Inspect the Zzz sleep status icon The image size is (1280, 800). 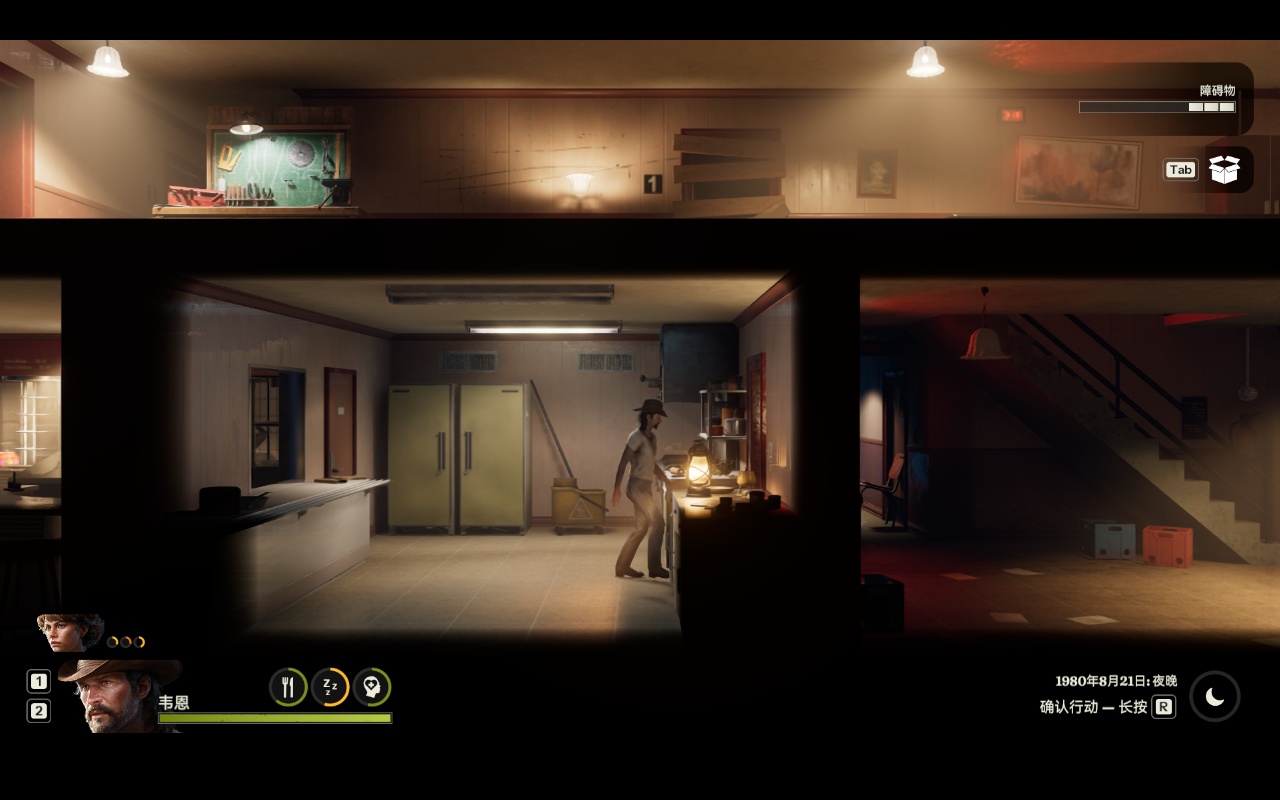pos(330,687)
